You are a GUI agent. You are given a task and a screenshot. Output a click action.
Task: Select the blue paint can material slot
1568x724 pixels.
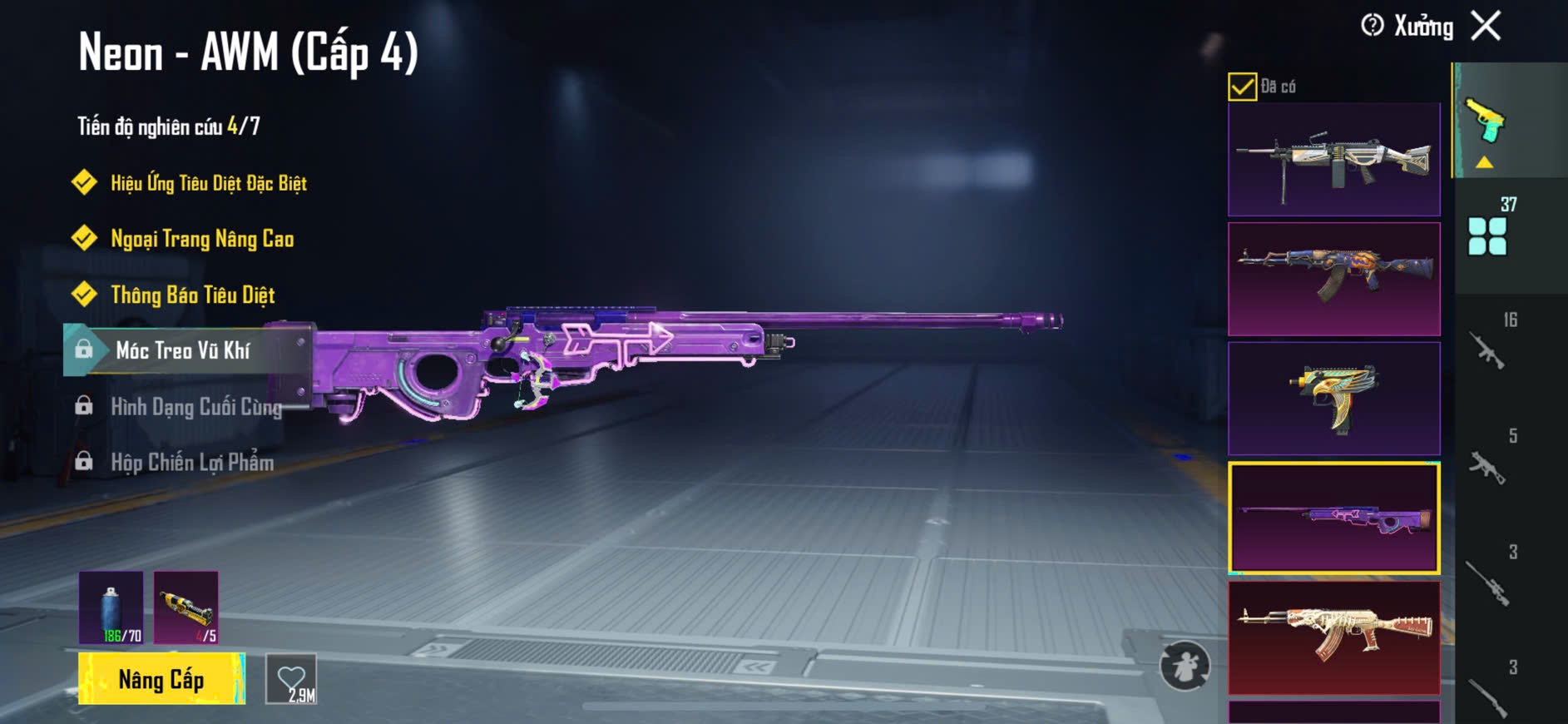[x=111, y=607]
